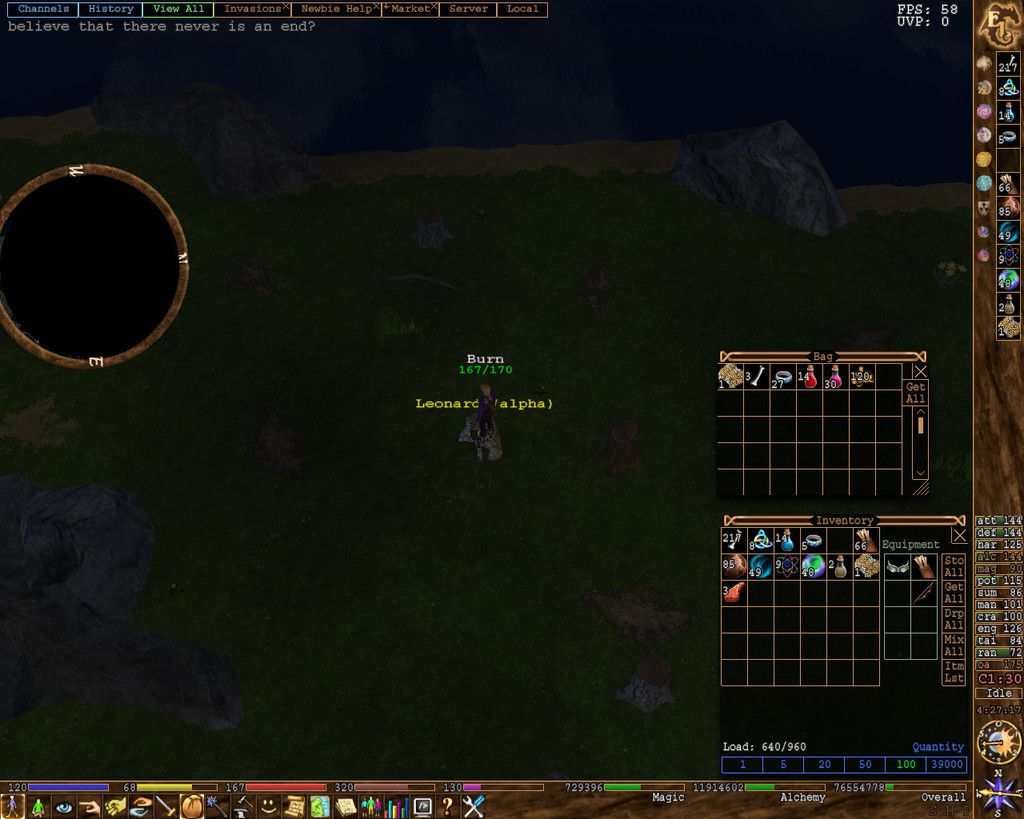Click the Sto All inventory button
Screen dimensions: 1024x819
954,566
